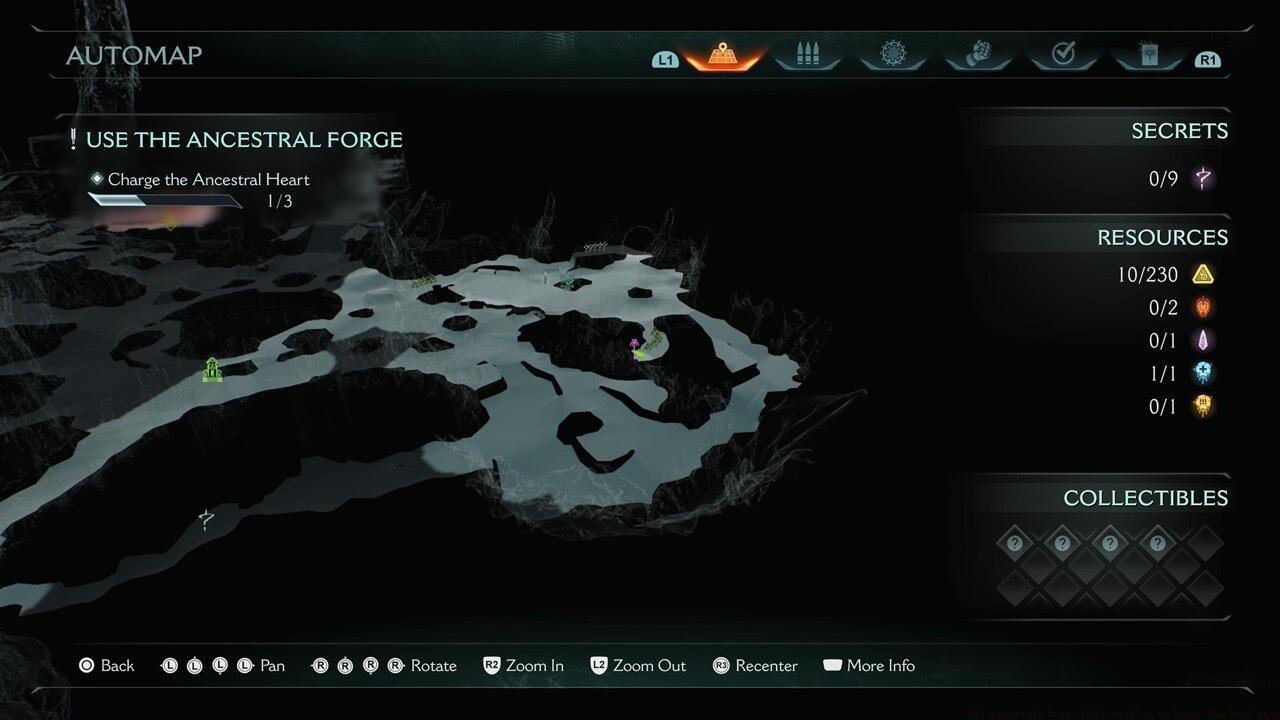Open the ammunition panel icon
Screen dimensions: 1280x720
[x=807, y=53]
